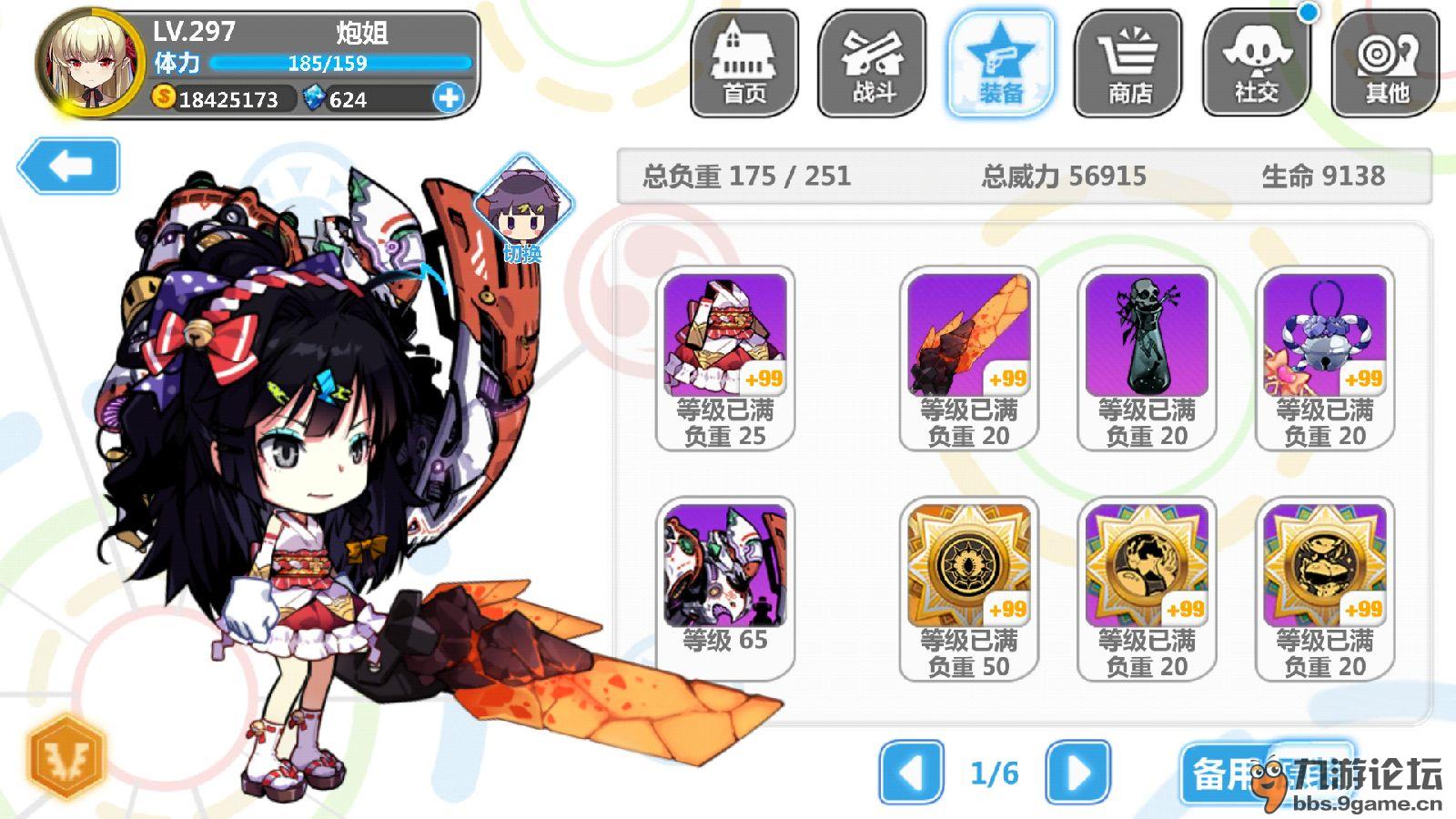The height and width of the screenshot is (819, 1456).
Task: Choose the gold eye medal slot
Action: pos(968,587)
